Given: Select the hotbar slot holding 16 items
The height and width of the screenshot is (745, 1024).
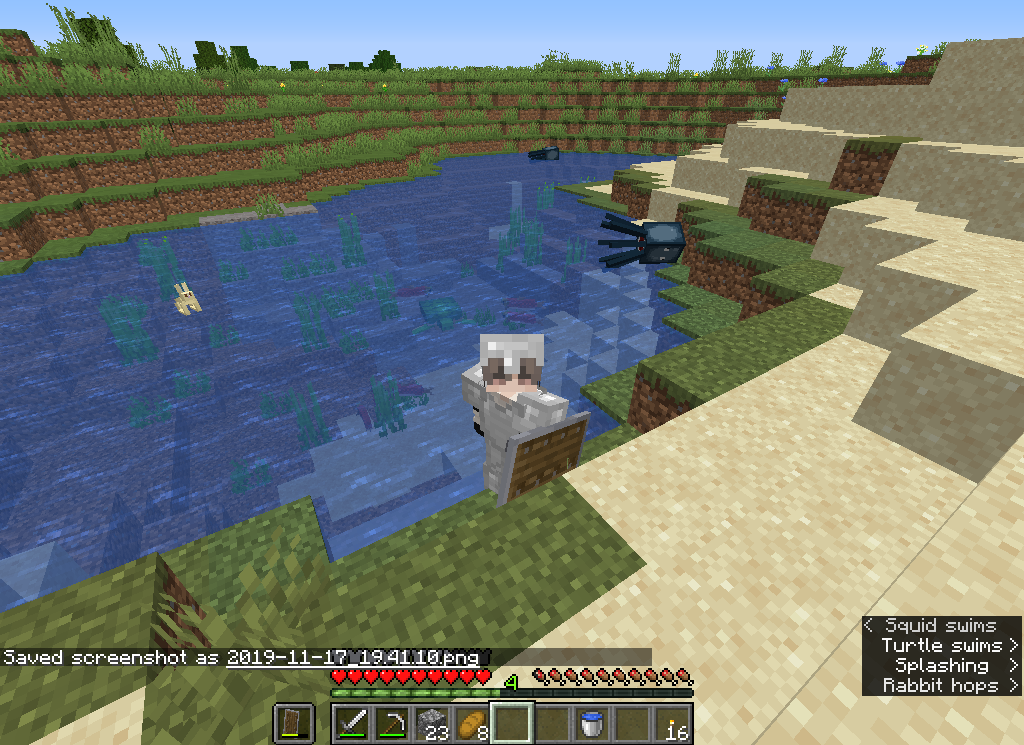Looking at the screenshot, I should coord(673,722).
